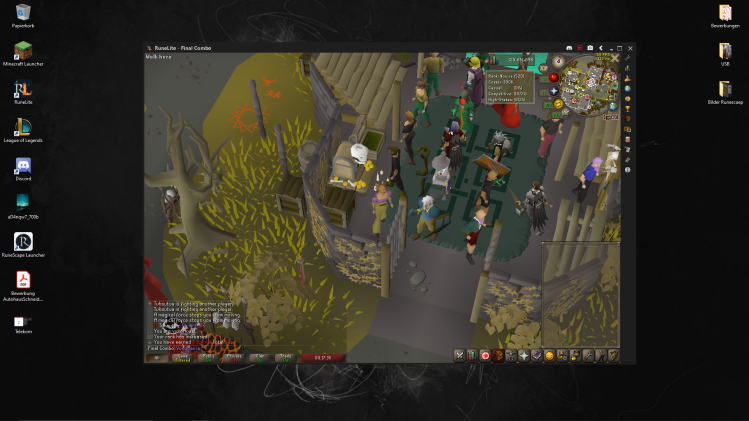
Task: Collapse the RuneLite sidebar with the arrow
Action: click(600, 47)
